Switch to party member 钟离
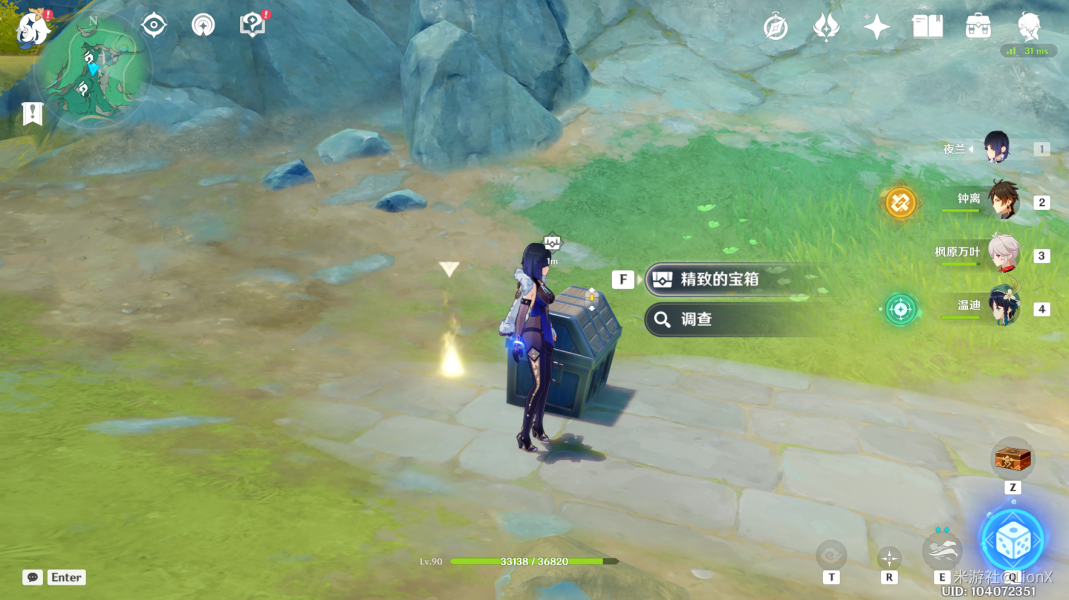This screenshot has width=1069, height=600. click(1002, 200)
